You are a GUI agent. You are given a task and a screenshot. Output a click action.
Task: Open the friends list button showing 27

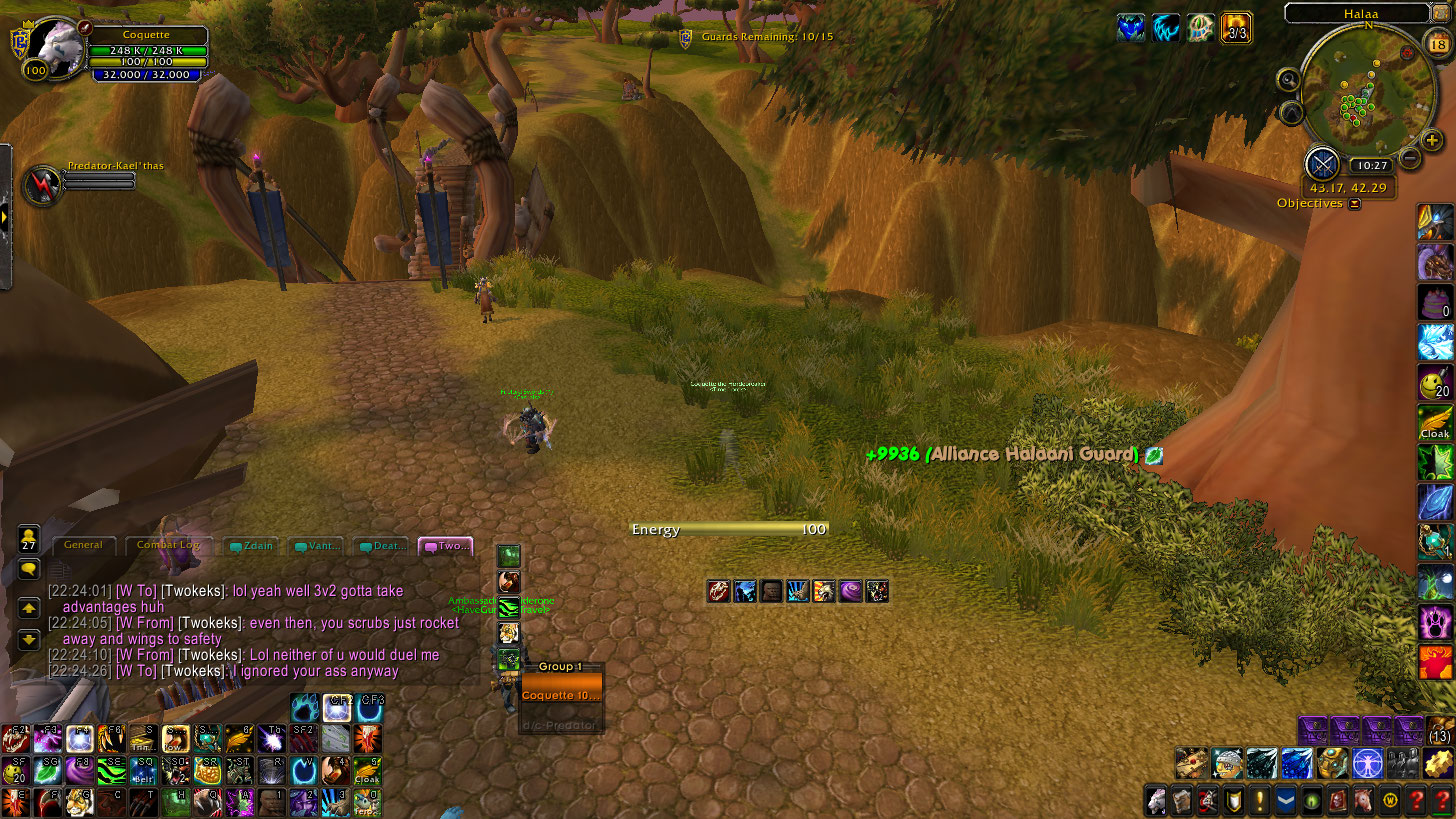[29, 539]
